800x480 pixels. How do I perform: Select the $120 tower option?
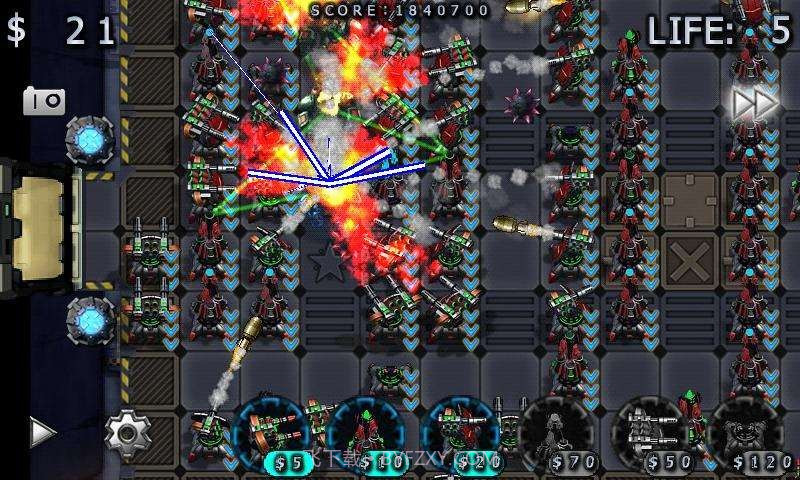(x=752, y=434)
